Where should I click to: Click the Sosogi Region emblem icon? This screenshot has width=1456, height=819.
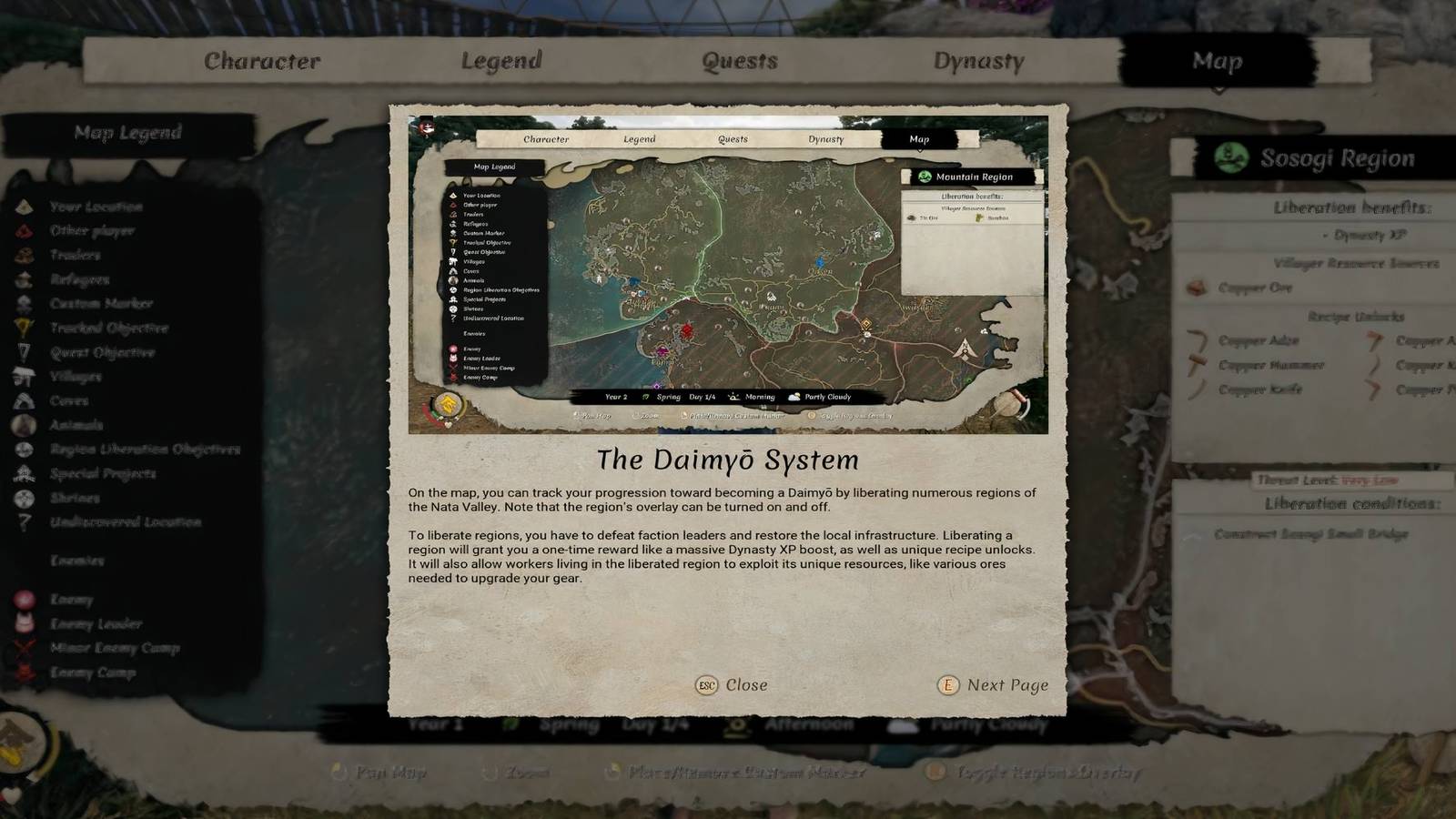click(x=1229, y=157)
